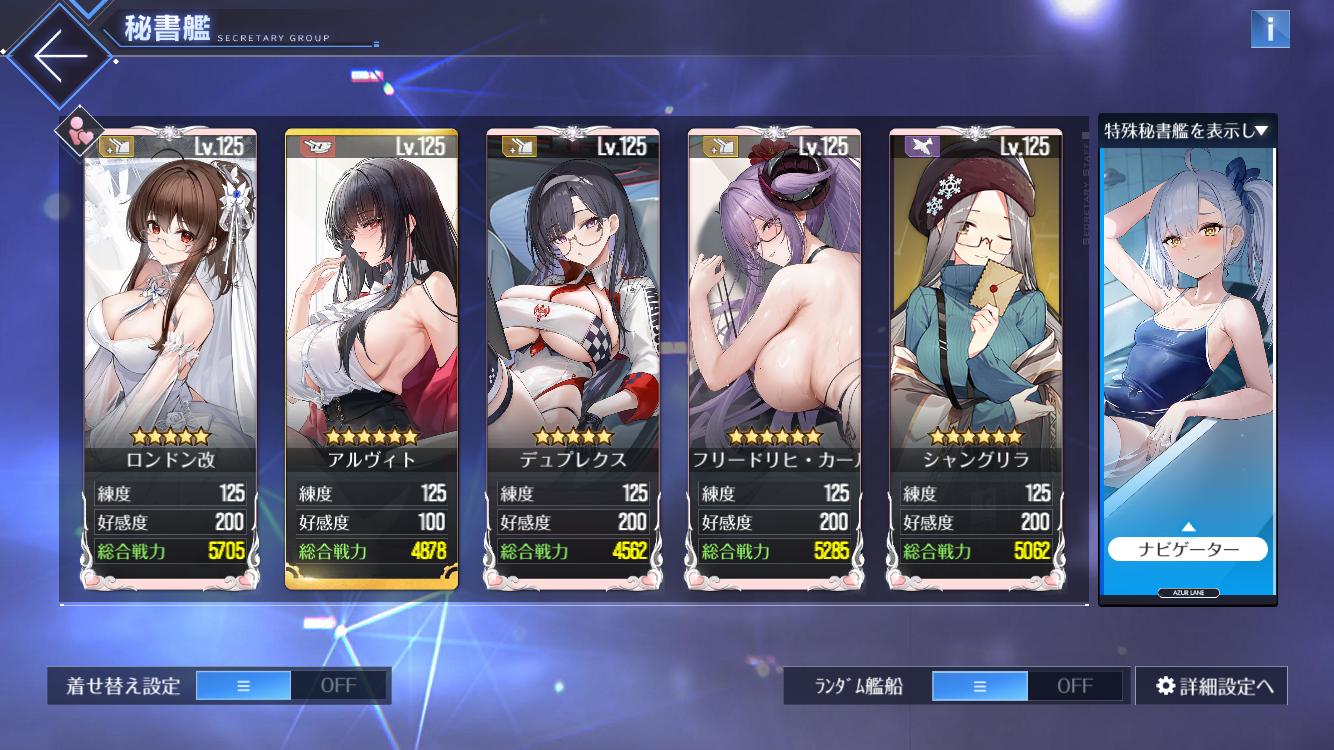This screenshot has width=1334, height=750.
Task: Toggle the ランダム艦船 switch
Action: click(x=1026, y=686)
